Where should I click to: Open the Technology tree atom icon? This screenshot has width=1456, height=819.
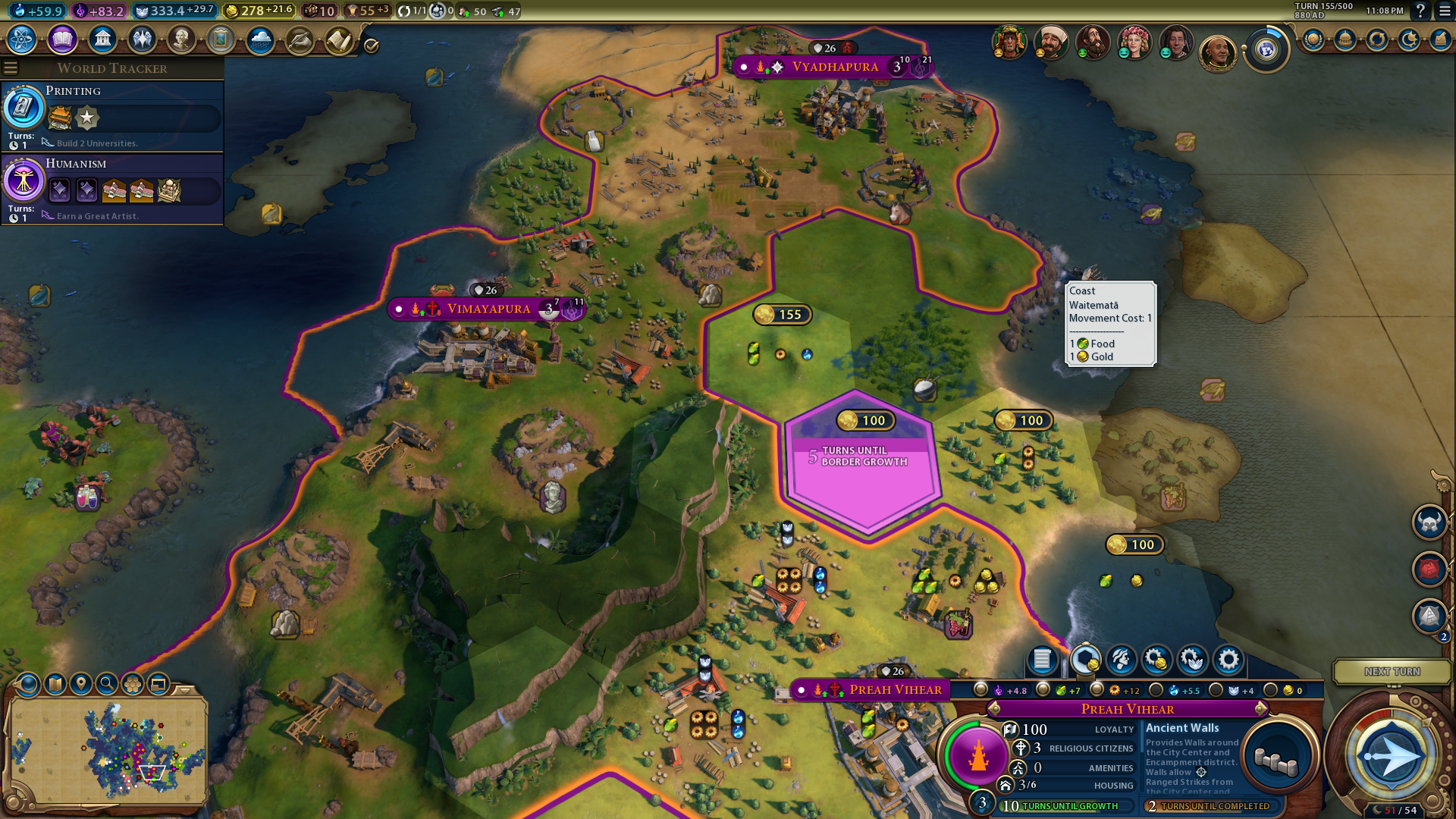[x=22, y=39]
